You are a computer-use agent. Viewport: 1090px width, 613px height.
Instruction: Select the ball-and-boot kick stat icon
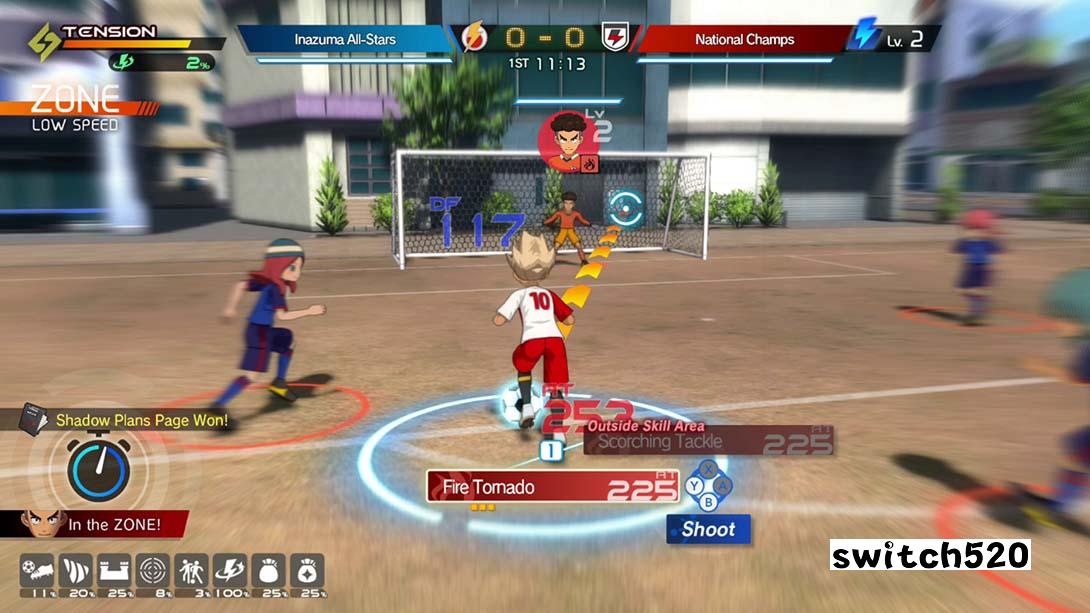(x=37, y=572)
